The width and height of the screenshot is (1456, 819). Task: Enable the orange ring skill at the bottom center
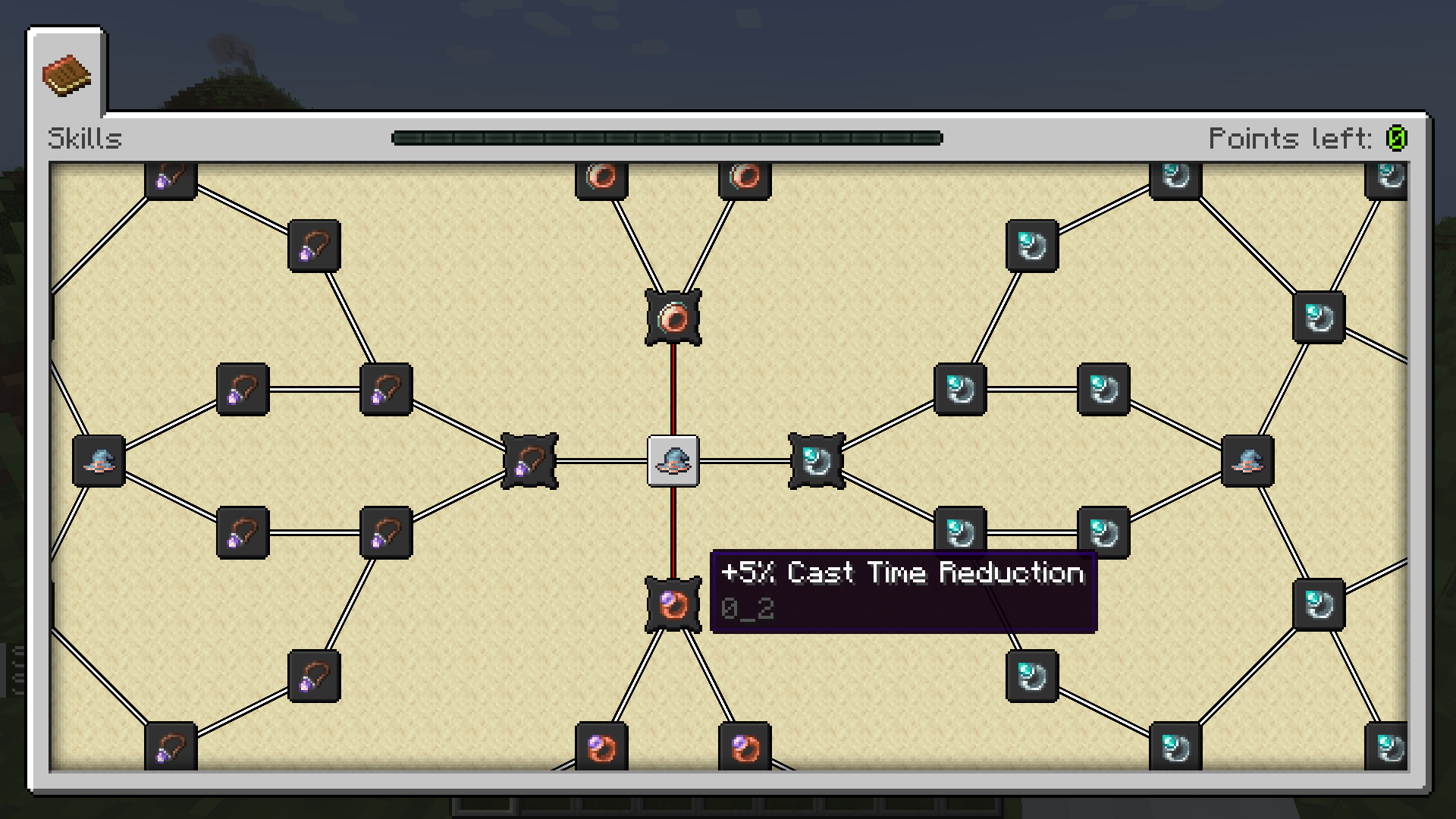pyautogui.click(x=601, y=748)
